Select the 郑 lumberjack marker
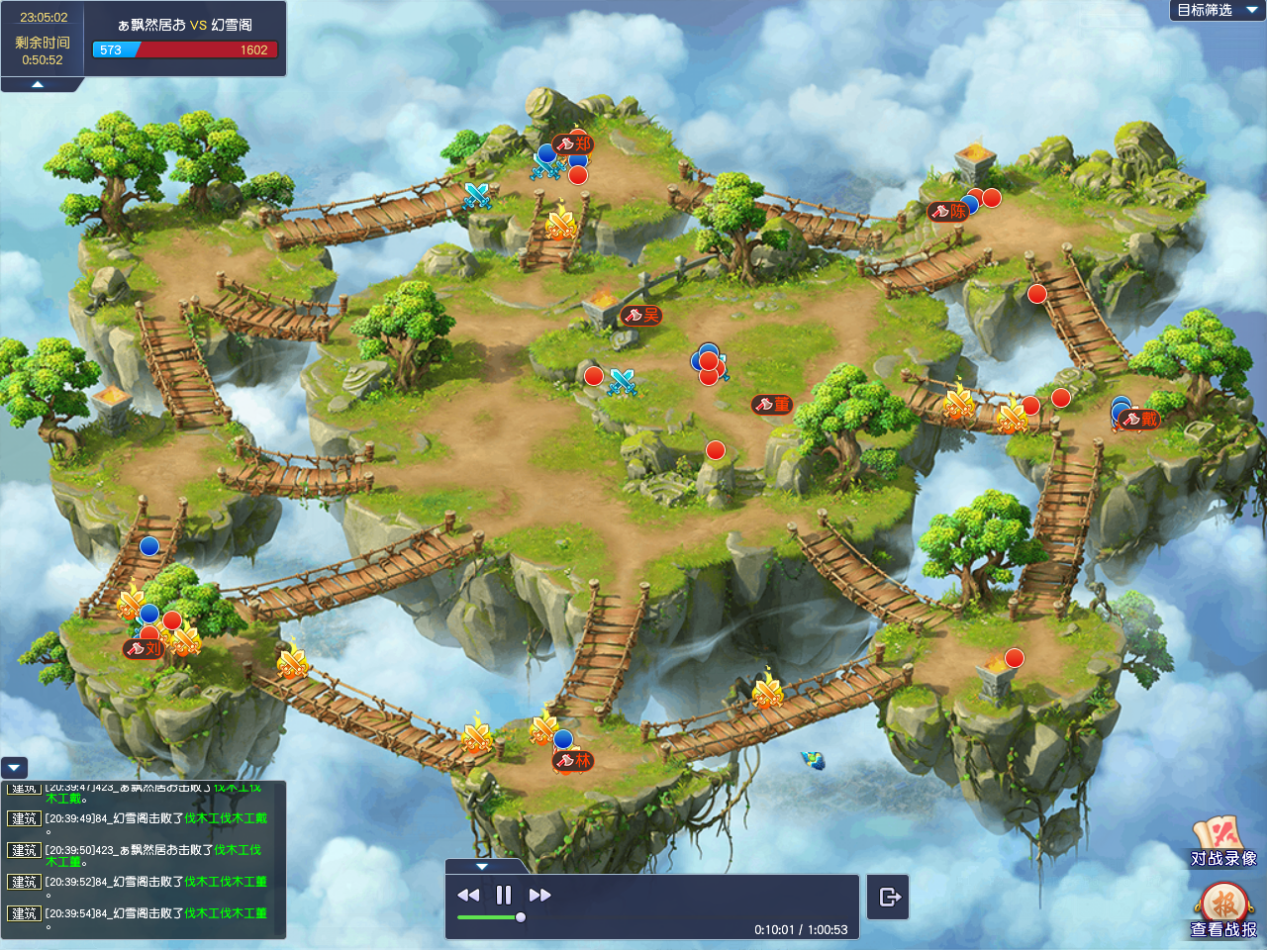This screenshot has width=1267, height=950. [573, 144]
